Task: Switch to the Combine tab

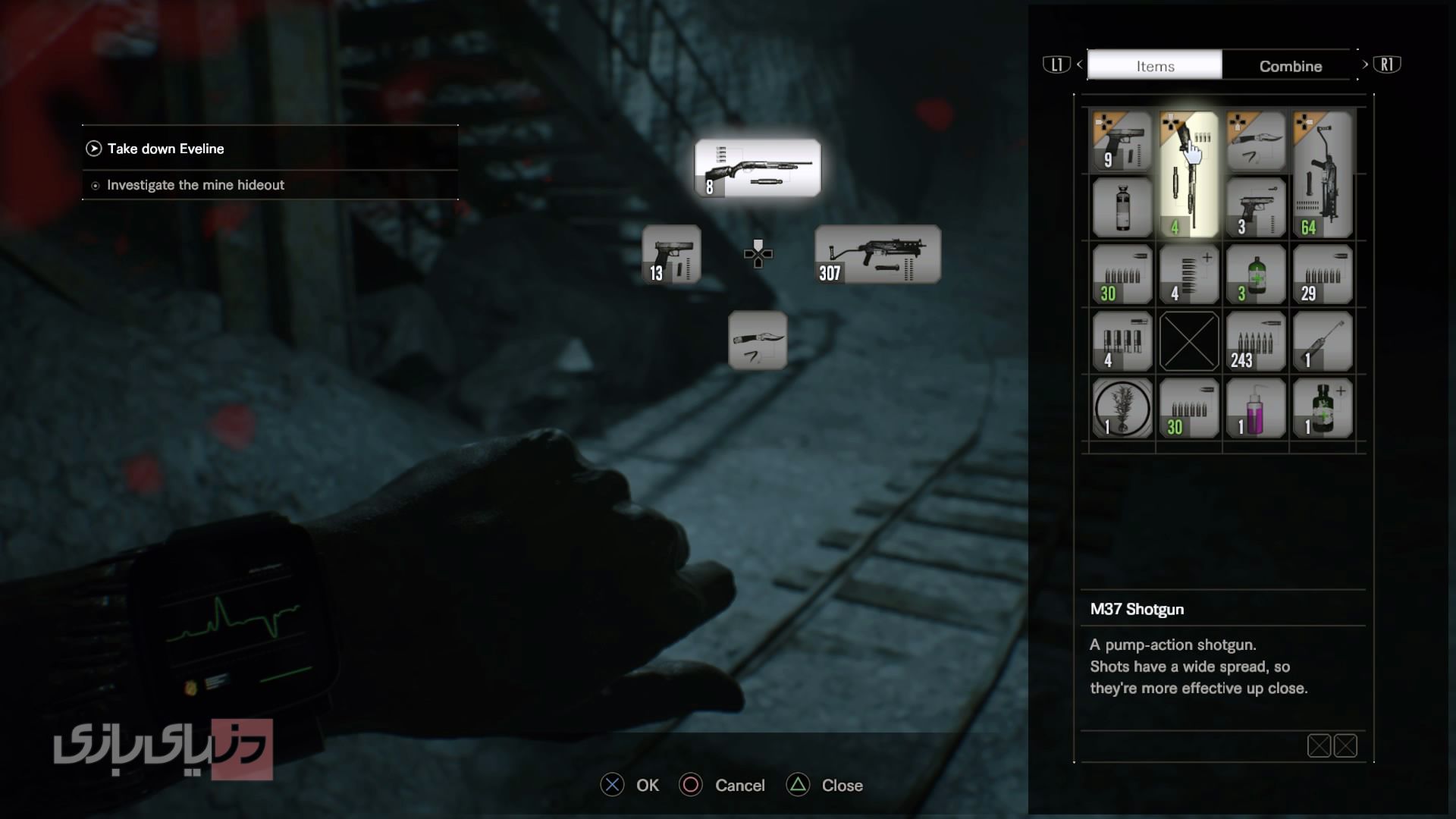Action: pos(1290,66)
